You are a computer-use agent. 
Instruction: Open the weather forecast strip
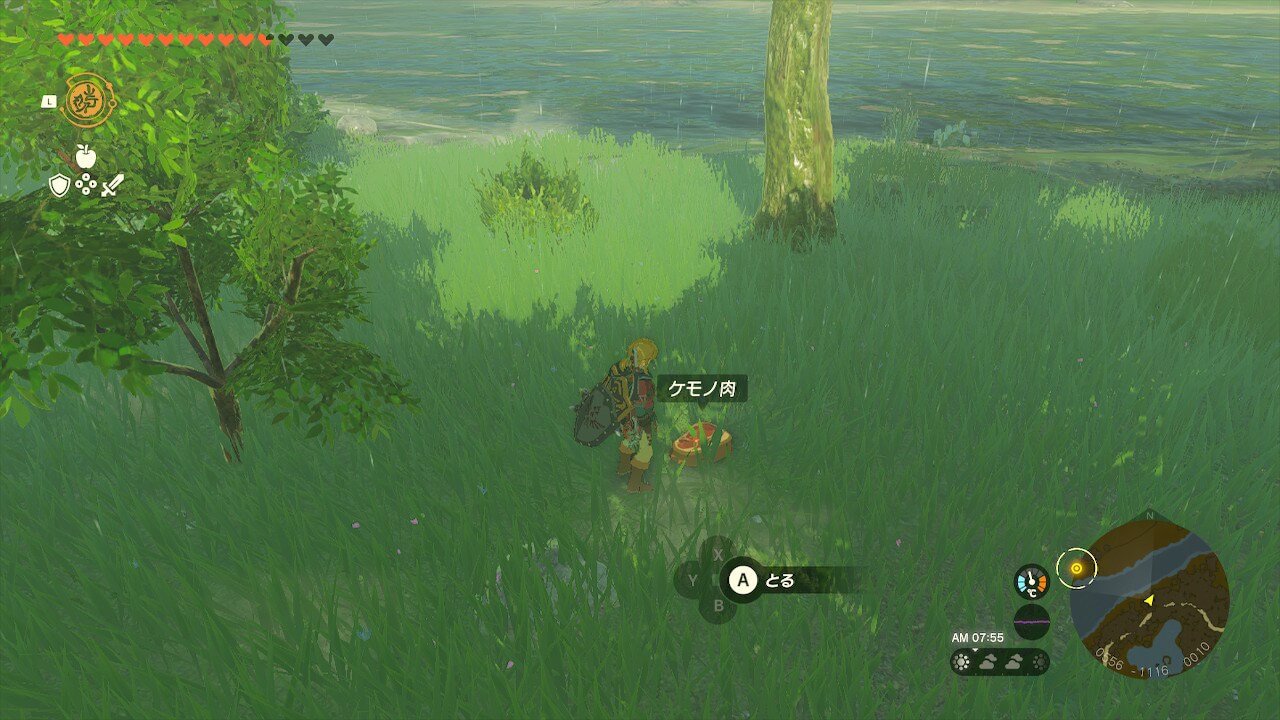pyautogui.click(x=999, y=661)
